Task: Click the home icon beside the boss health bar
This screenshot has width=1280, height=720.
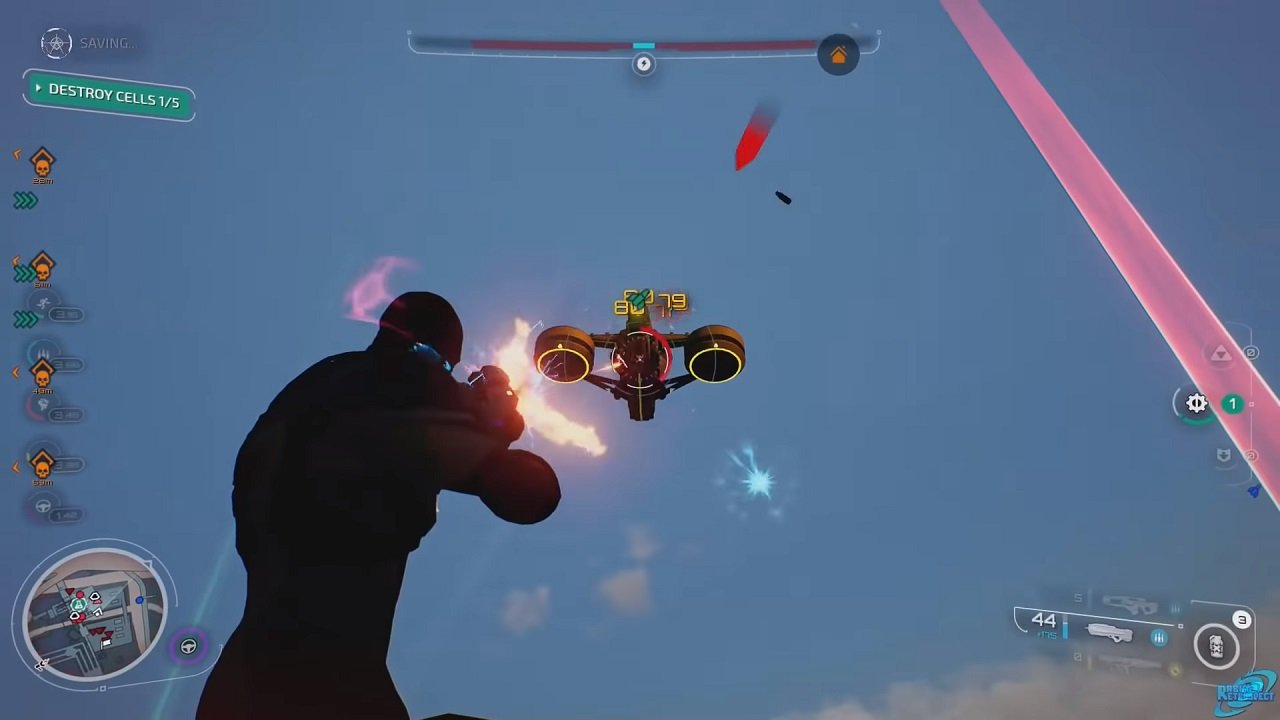Action: [838, 55]
